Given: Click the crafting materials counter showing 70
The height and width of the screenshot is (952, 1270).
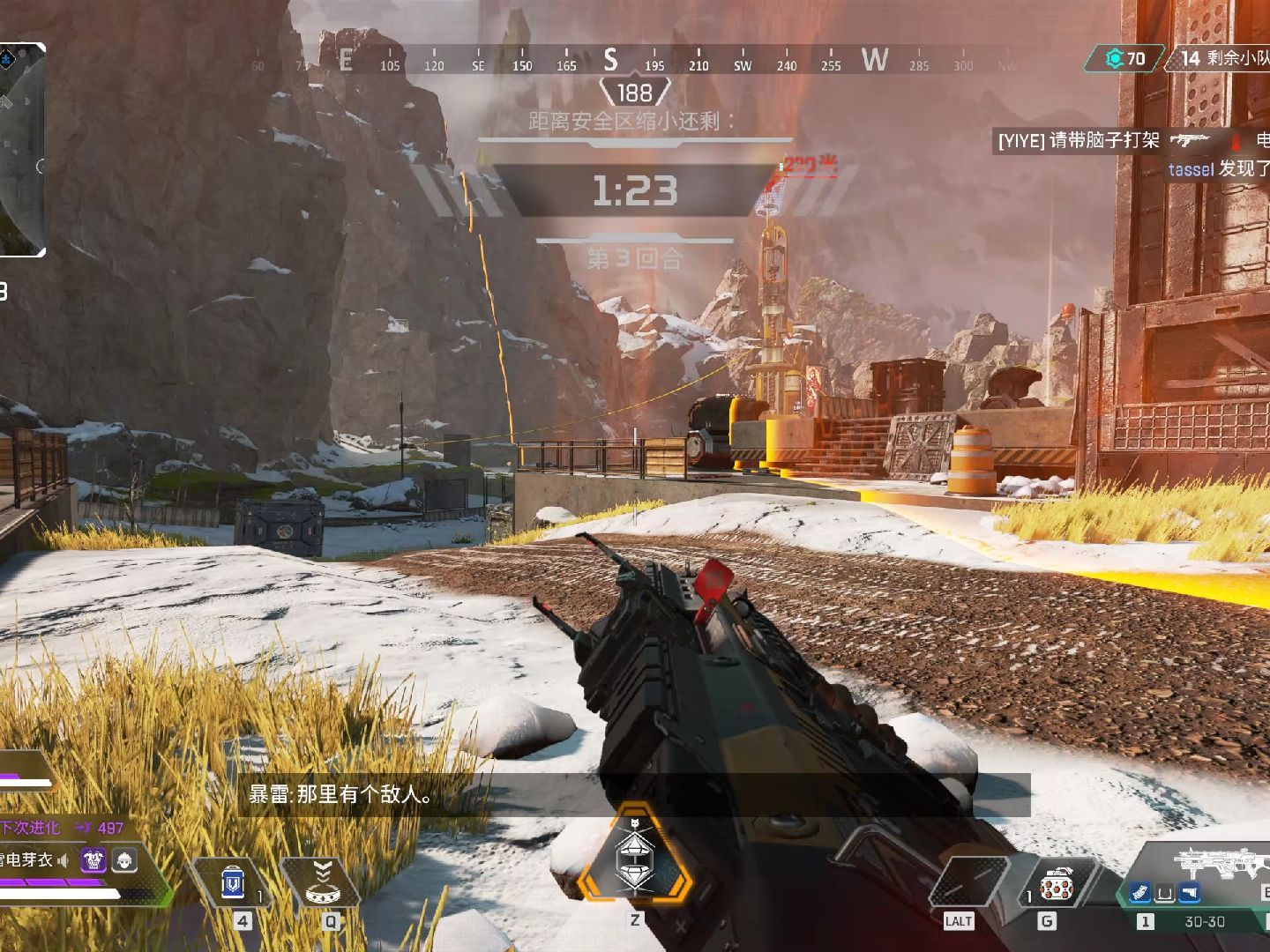Looking at the screenshot, I should point(1126,58).
